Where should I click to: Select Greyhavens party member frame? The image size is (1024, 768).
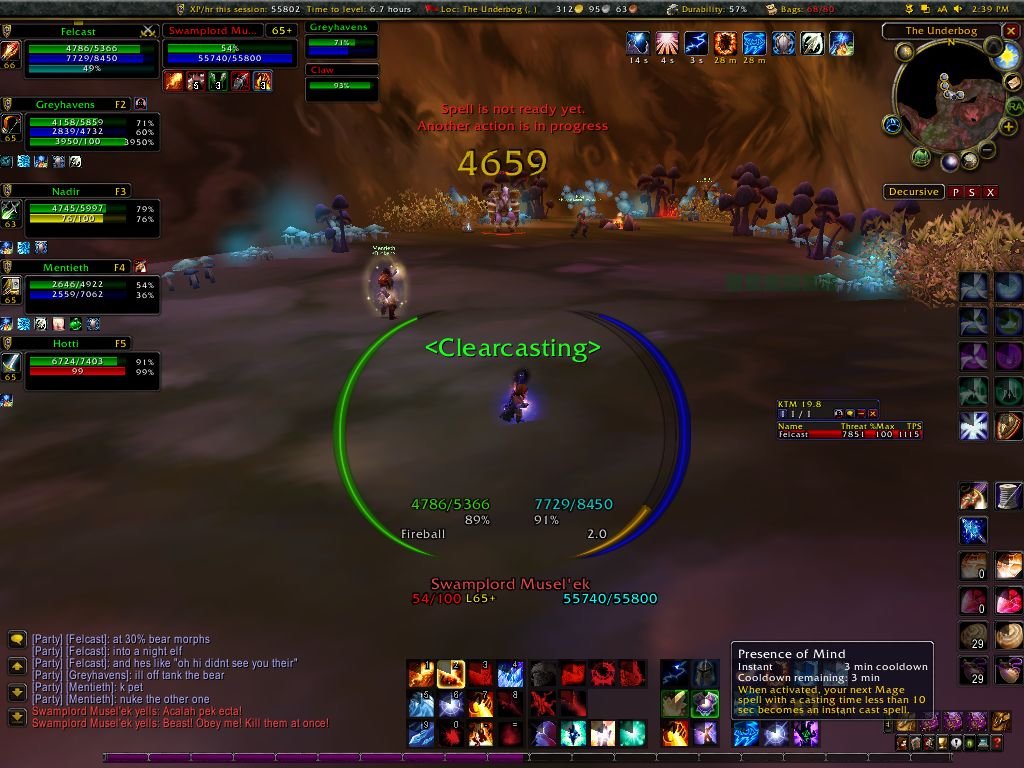click(81, 104)
